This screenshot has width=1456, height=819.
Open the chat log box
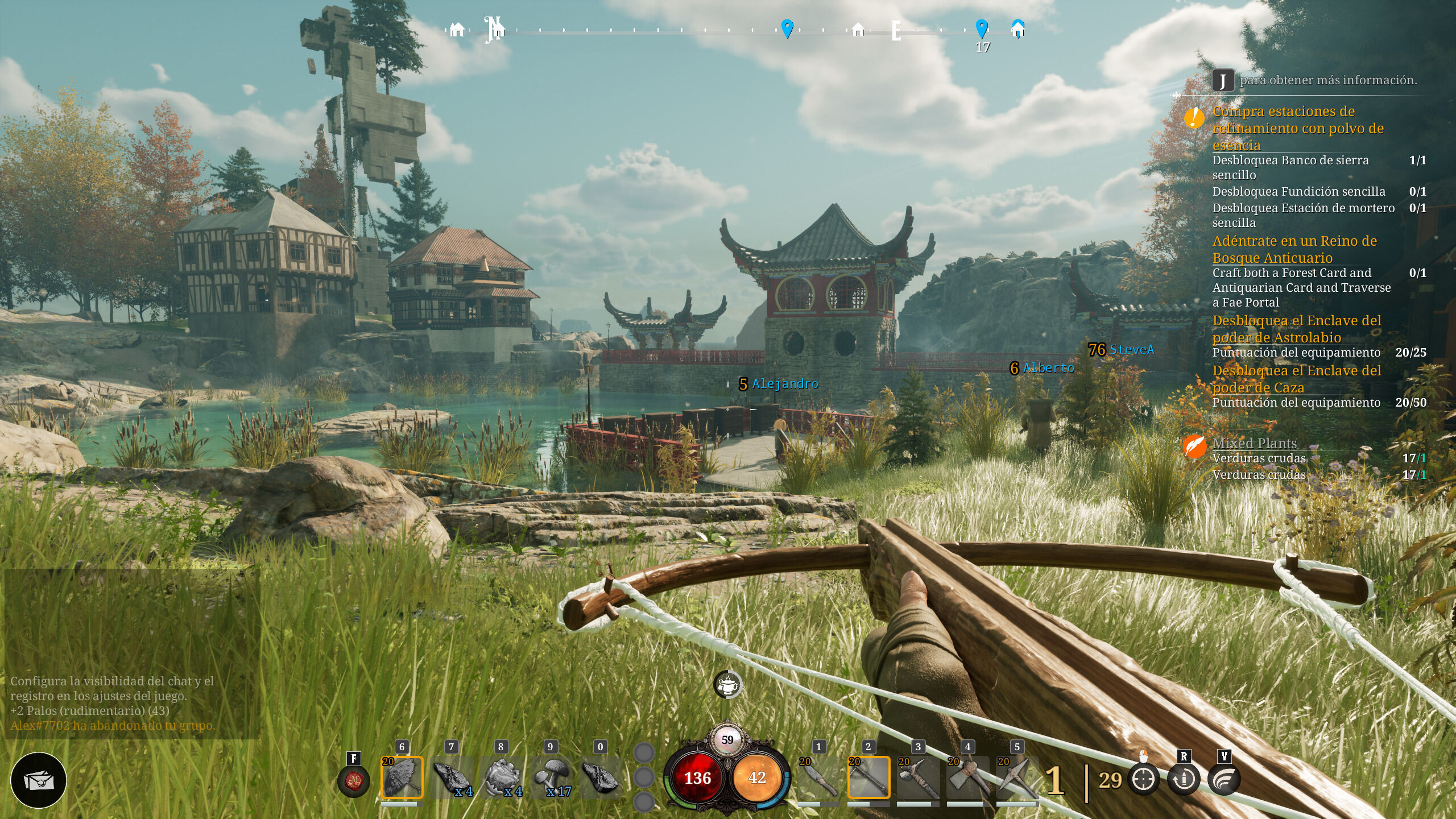[132, 654]
